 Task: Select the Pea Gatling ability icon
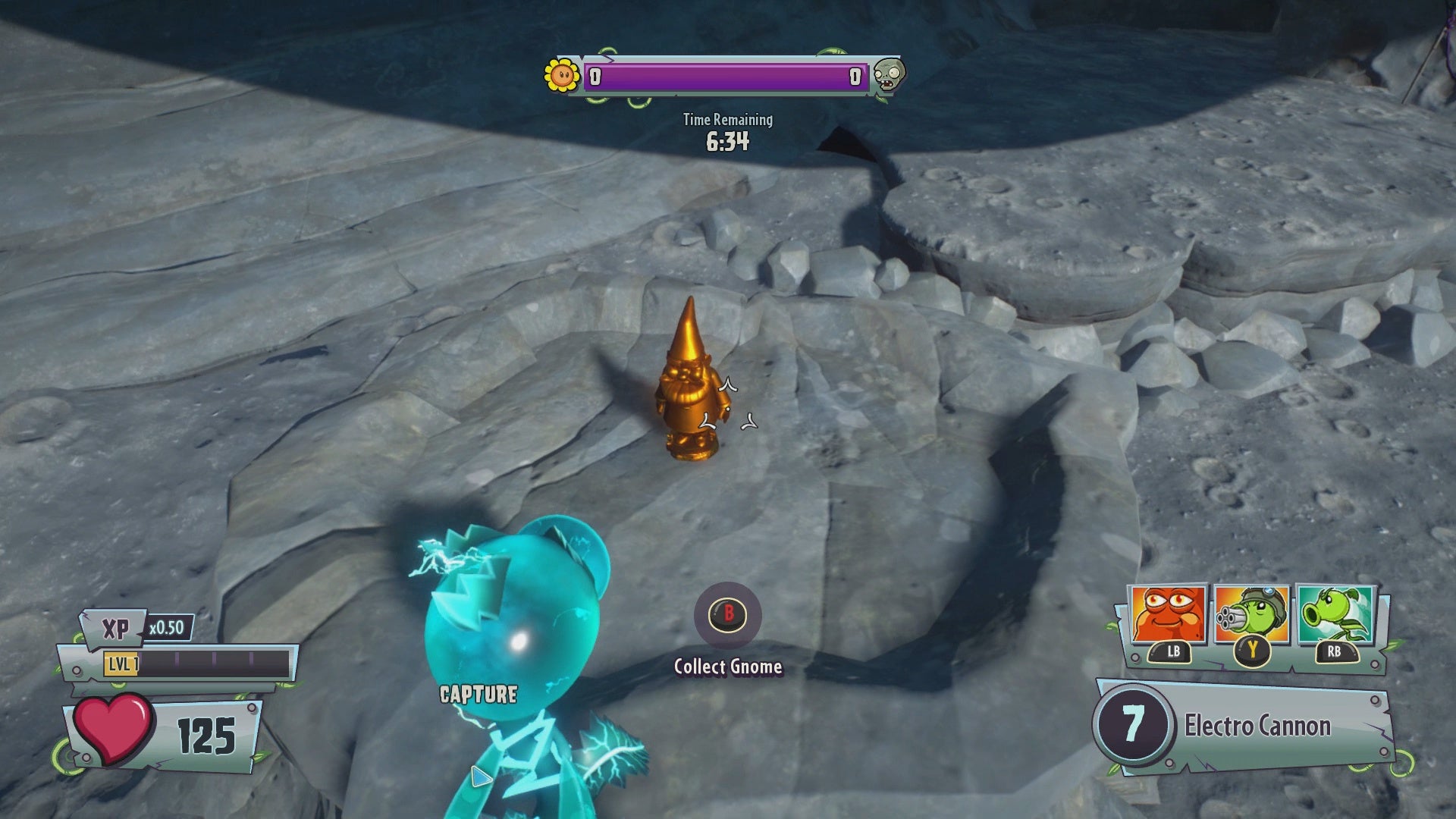1251,615
